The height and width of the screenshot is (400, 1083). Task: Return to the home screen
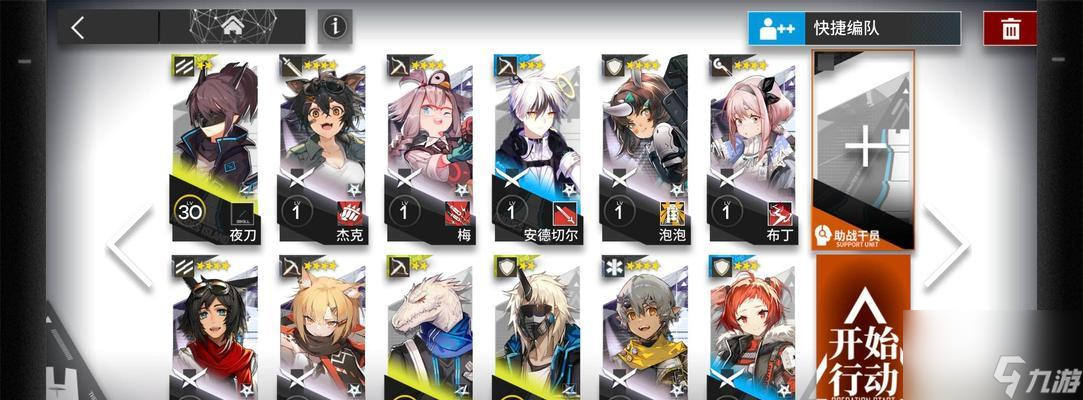pos(233,26)
